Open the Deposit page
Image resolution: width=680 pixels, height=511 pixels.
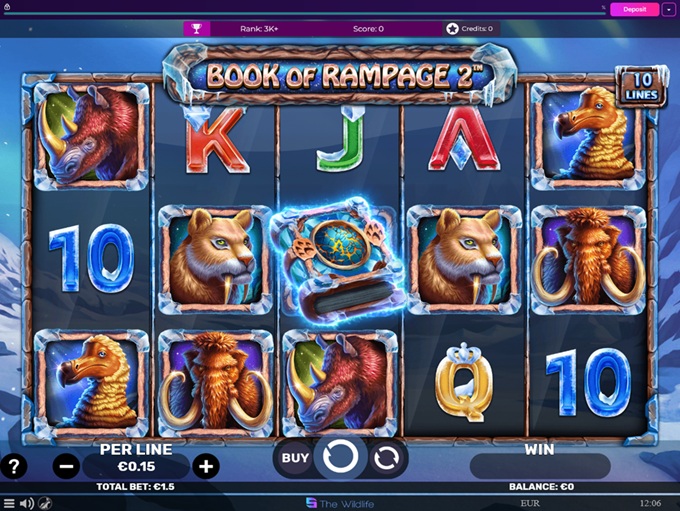pyautogui.click(x=634, y=9)
